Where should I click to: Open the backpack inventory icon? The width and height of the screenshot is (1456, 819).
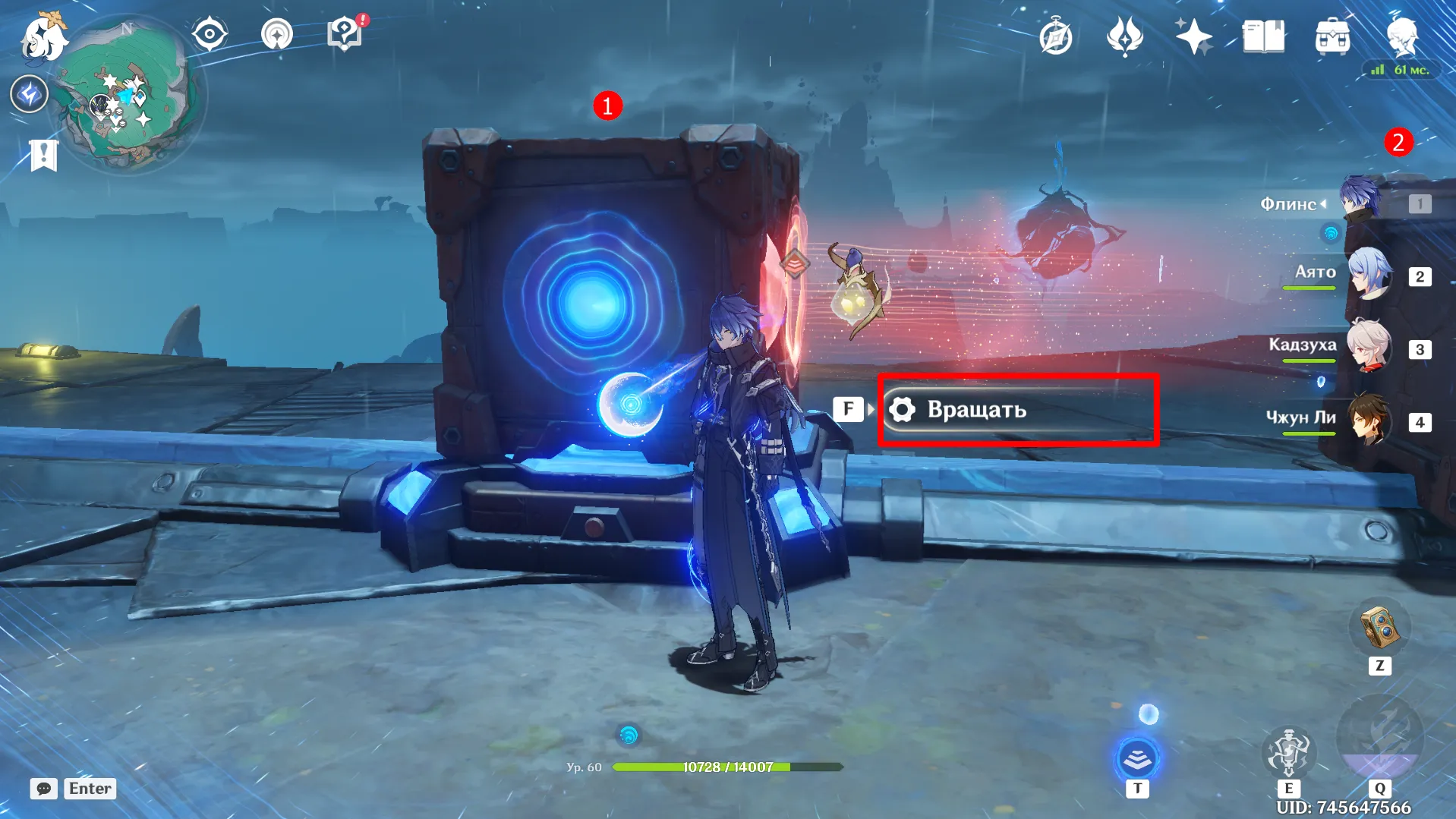(1332, 36)
